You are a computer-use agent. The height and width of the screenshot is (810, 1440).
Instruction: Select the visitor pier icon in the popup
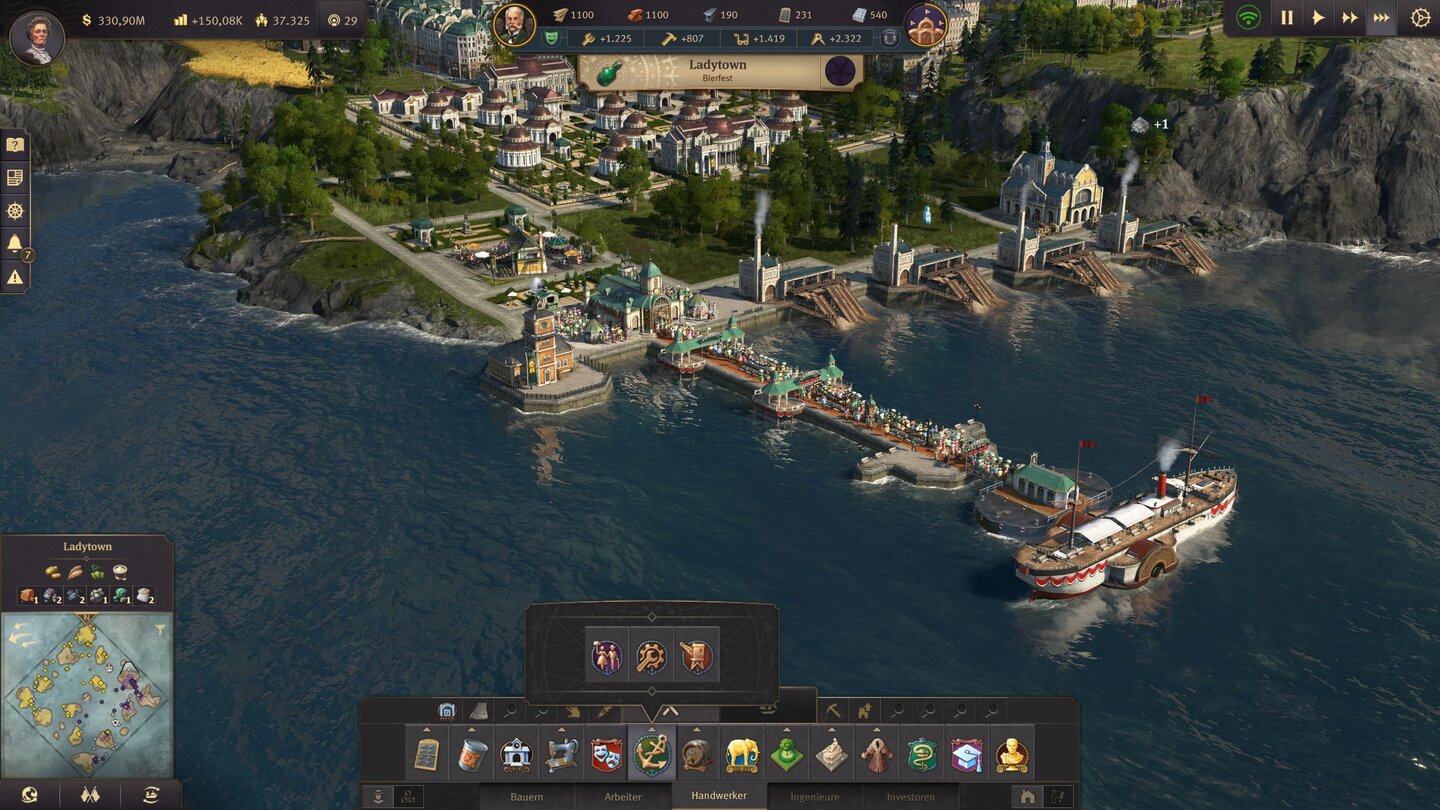click(606, 656)
